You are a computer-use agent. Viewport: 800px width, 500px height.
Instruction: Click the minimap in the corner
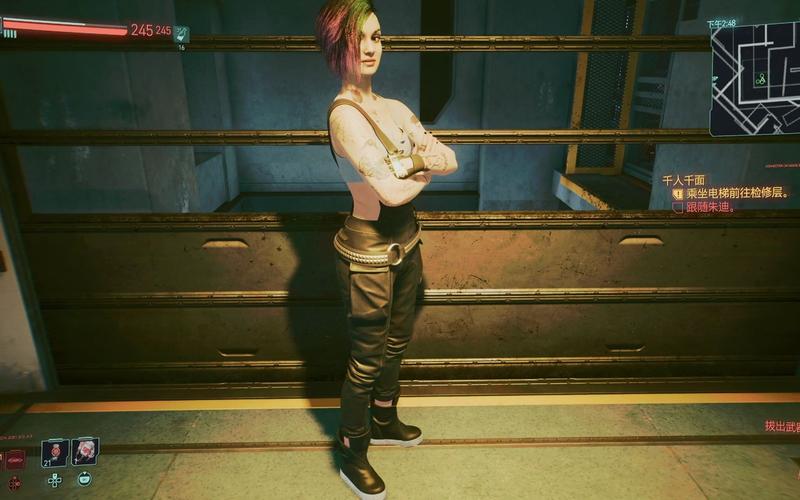tap(755, 78)
